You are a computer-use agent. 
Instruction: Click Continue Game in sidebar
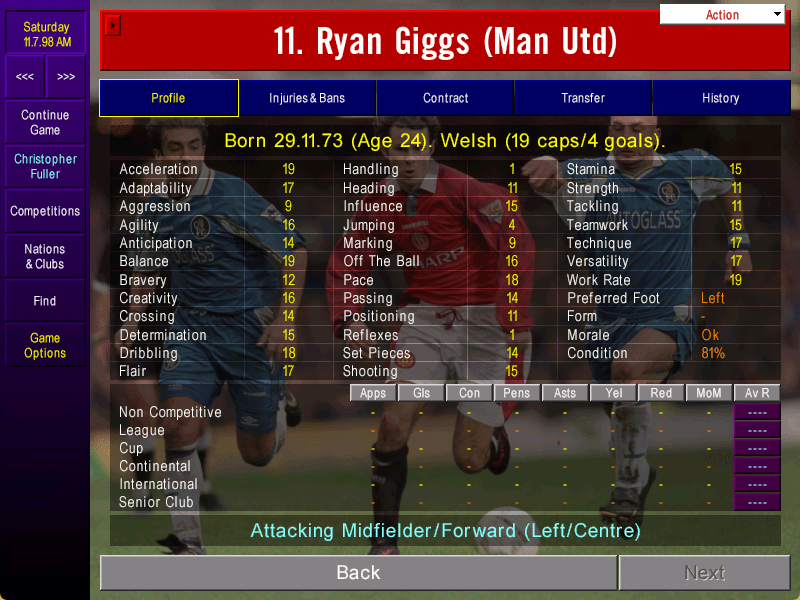click(x=45, y=123)
